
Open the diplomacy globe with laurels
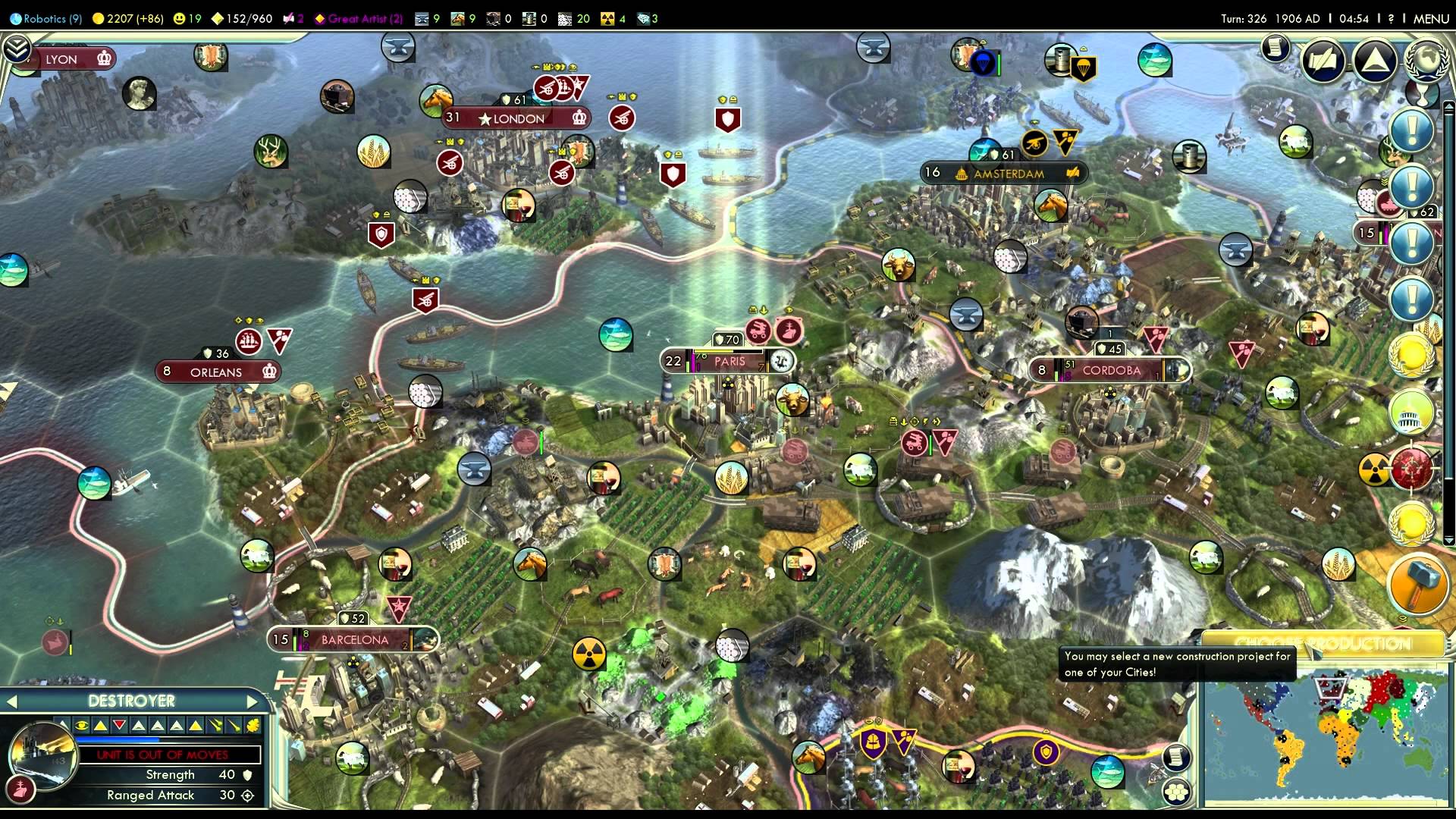[x=1426, y=61]
